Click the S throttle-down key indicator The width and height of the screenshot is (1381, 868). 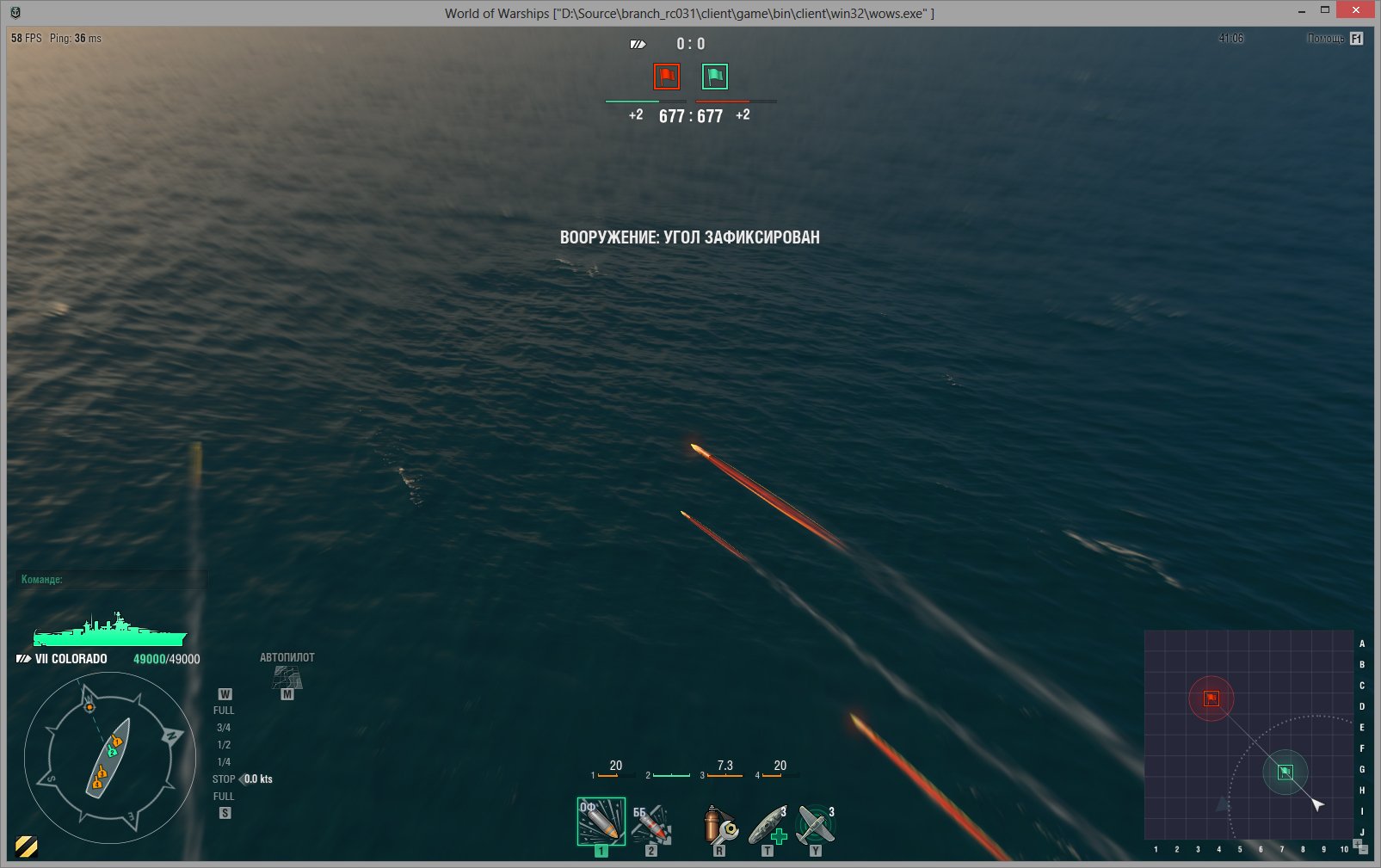click(x=225, y=812)
